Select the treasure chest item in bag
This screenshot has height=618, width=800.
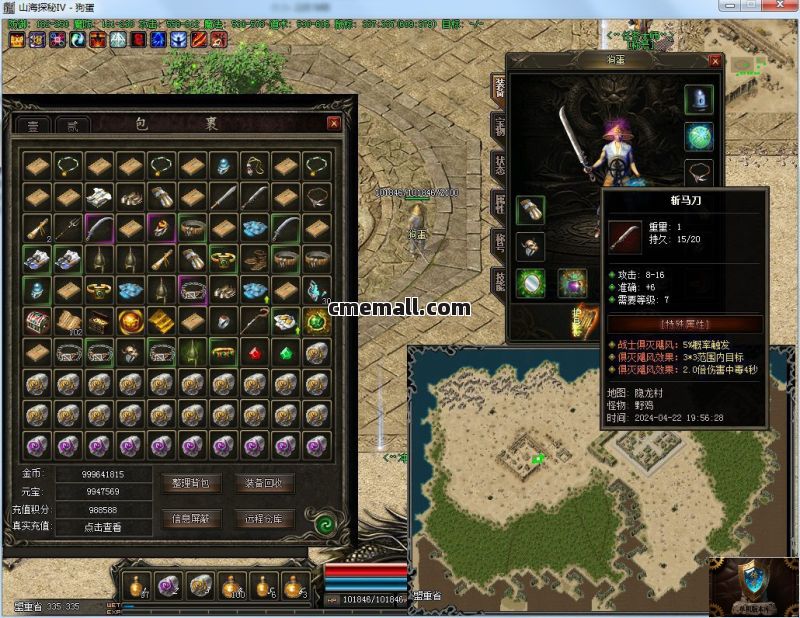click(38, 321)
